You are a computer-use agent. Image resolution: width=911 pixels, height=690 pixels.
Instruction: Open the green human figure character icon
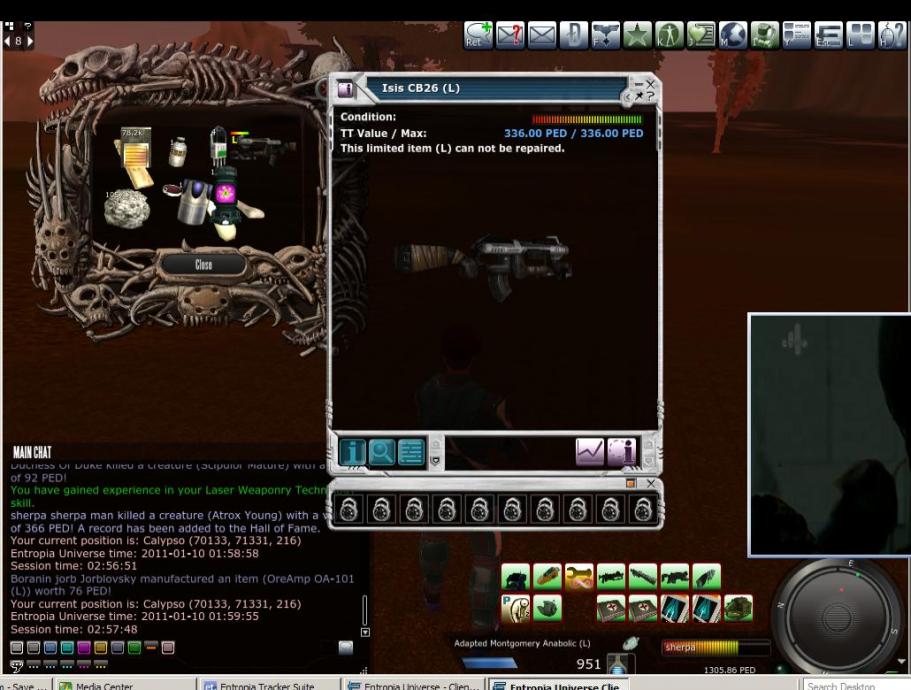[669, 35]
